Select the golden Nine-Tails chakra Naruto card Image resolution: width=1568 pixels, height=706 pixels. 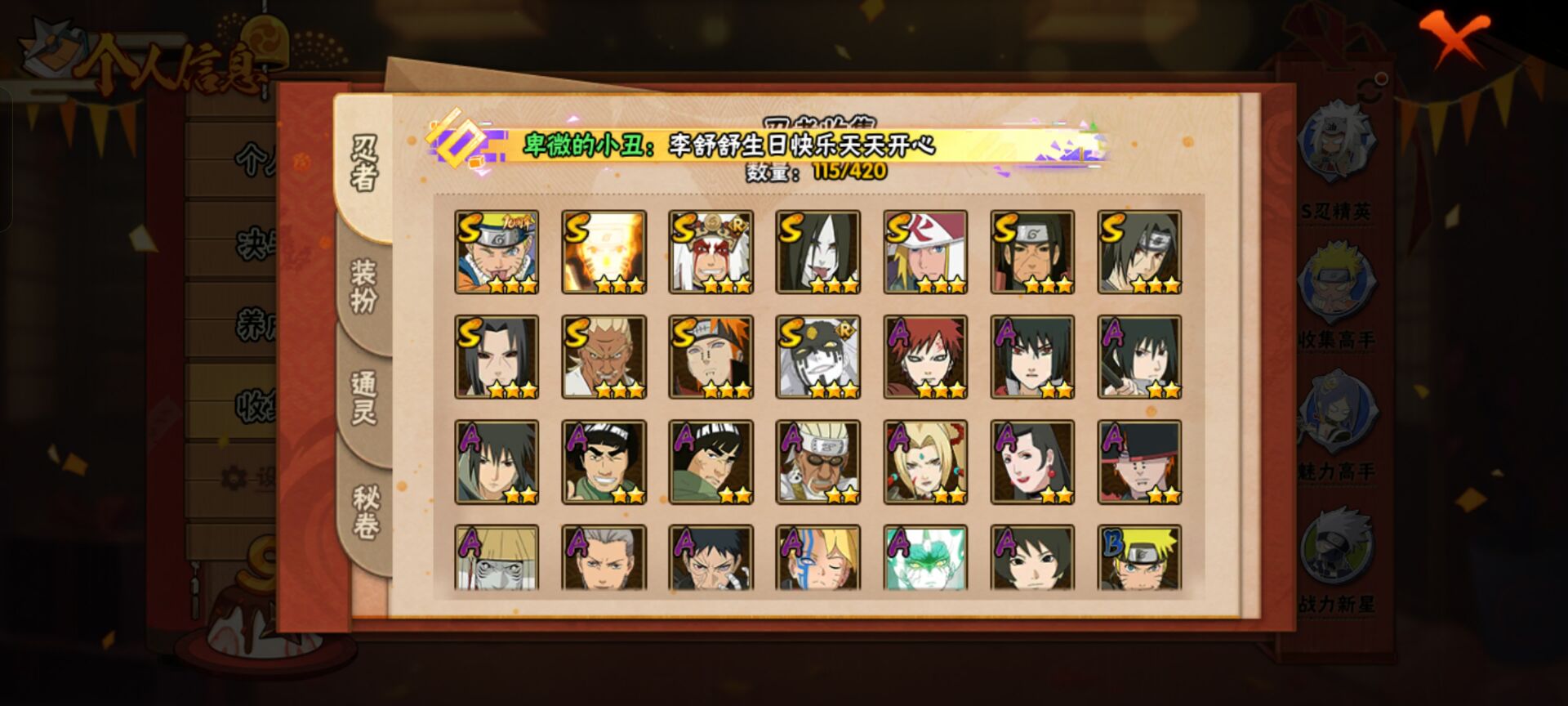(604, 252)
